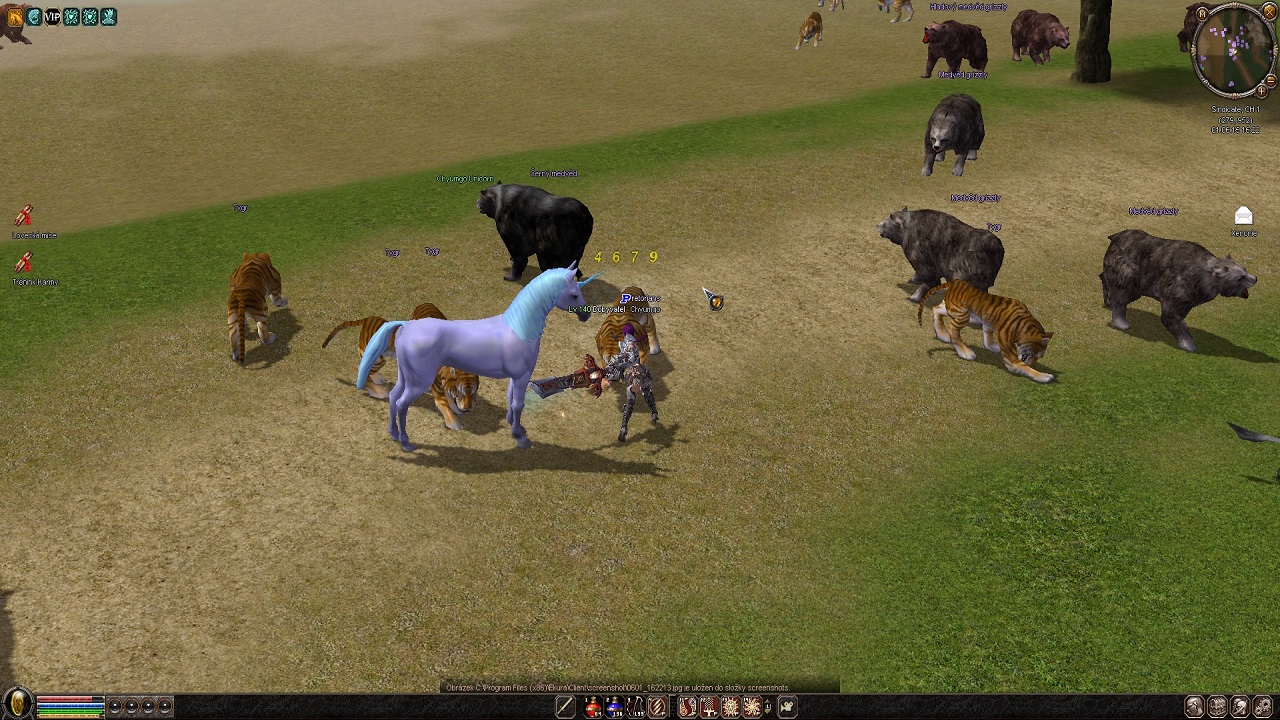Select the orange horse buff icon
Image resolution: width=1280 pixels, height=720 pixels.
coord(15,17)
